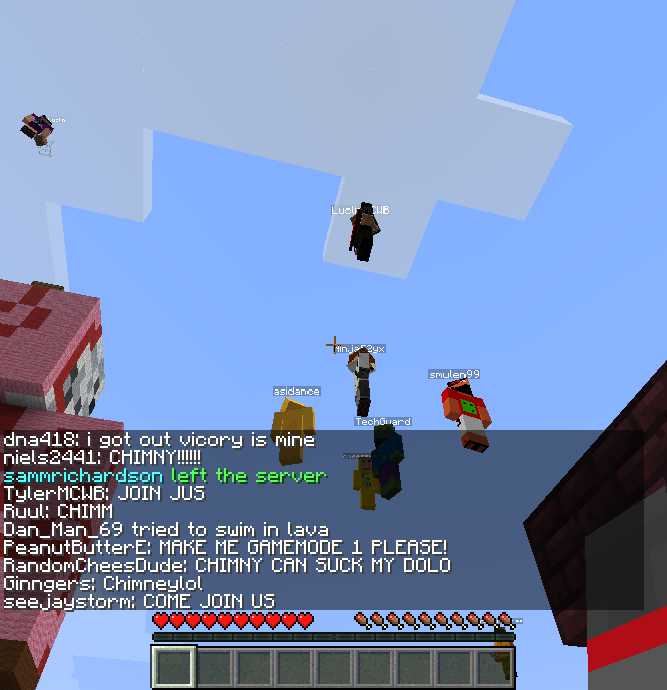Select the highlighted first hotbar slot

174,667
